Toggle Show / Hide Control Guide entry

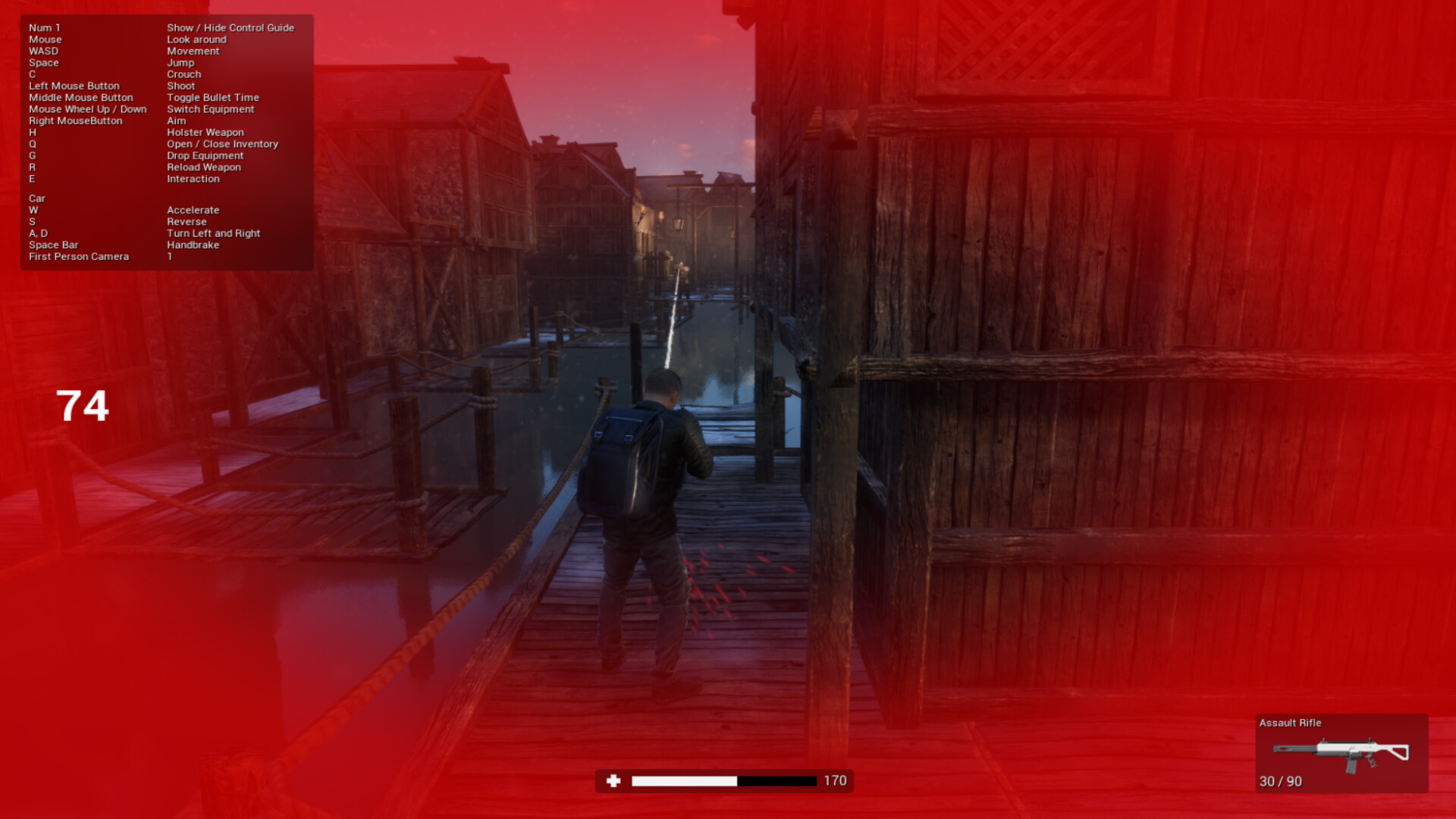tap(230, 27)
